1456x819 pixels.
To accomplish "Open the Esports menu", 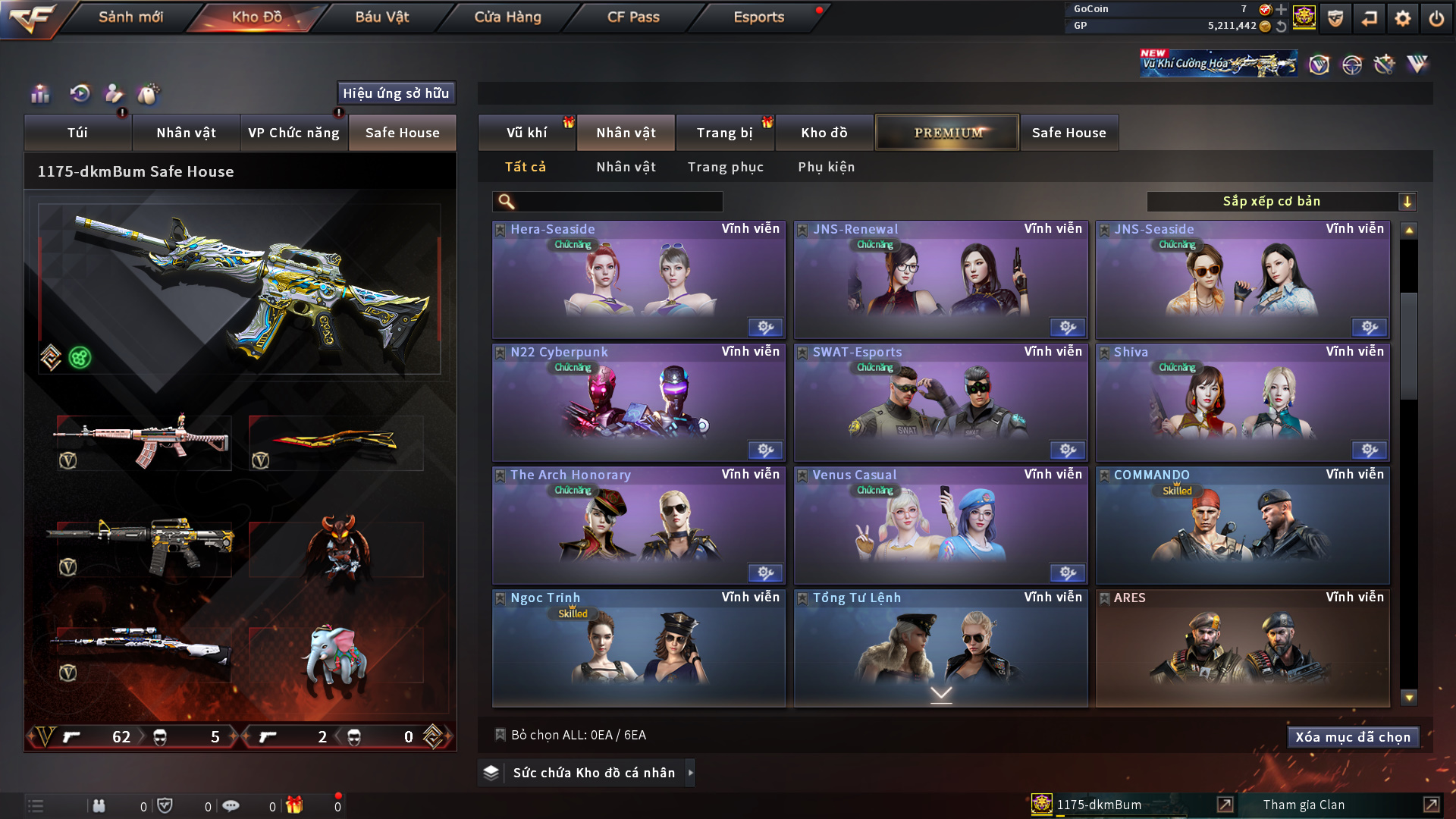I will pyautogui.click(x=758, y=17).
